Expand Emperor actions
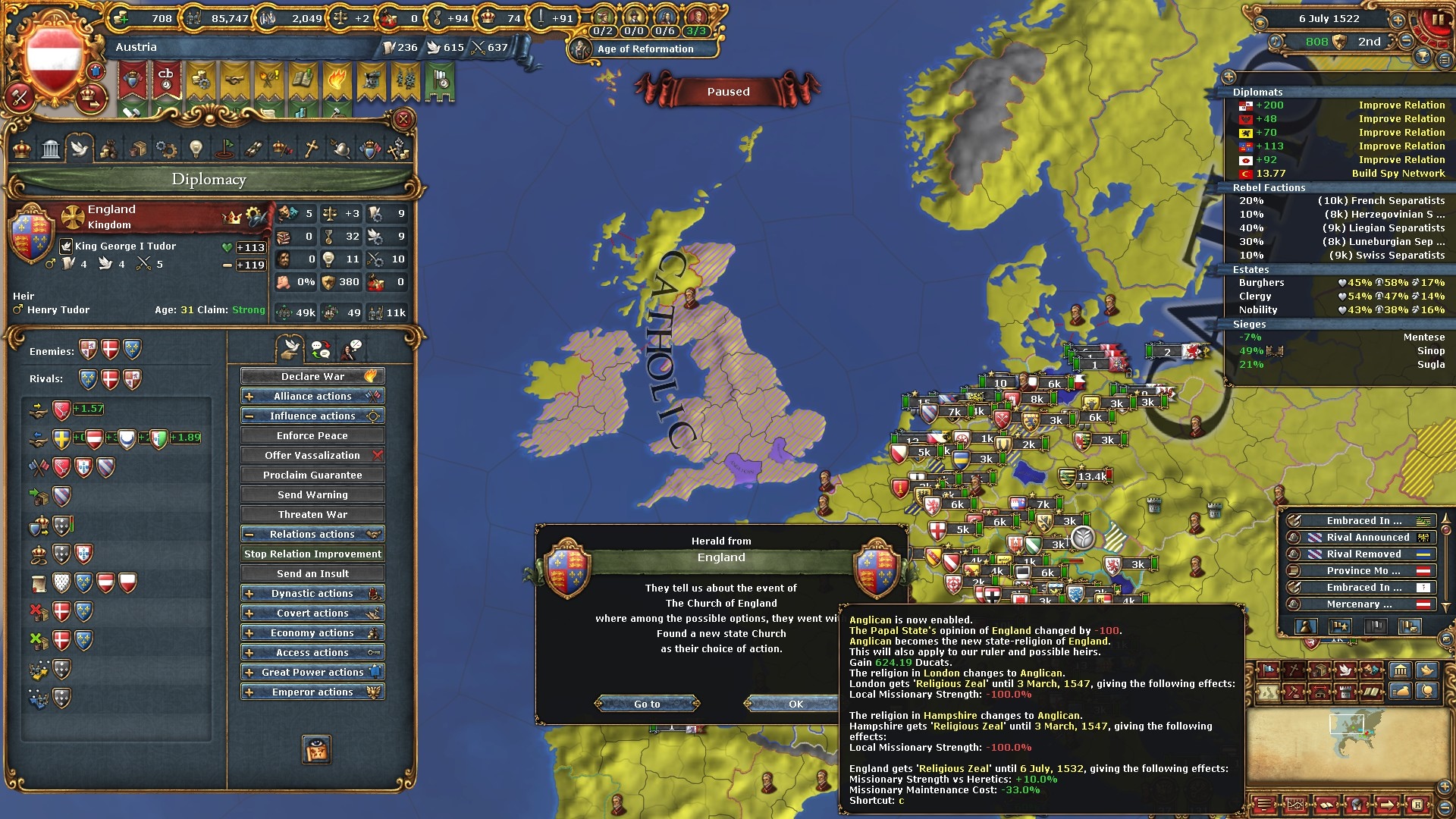The height and width of the screenshot is (819, 1456). click(x=312, y=692)
